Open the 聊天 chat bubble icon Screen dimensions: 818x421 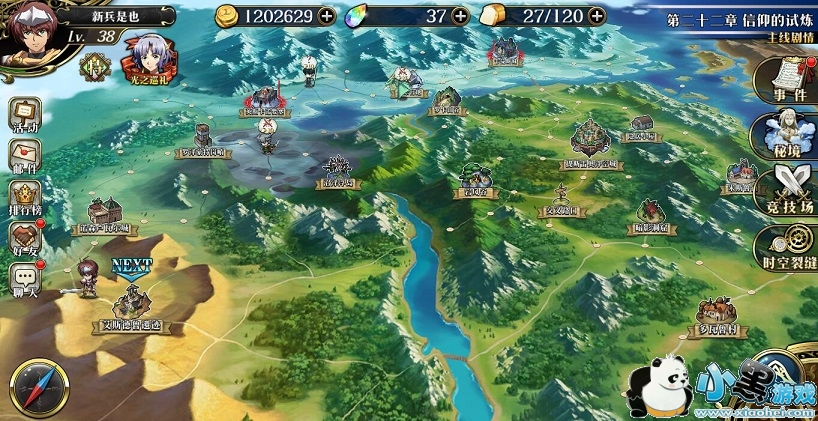(25, 280)
